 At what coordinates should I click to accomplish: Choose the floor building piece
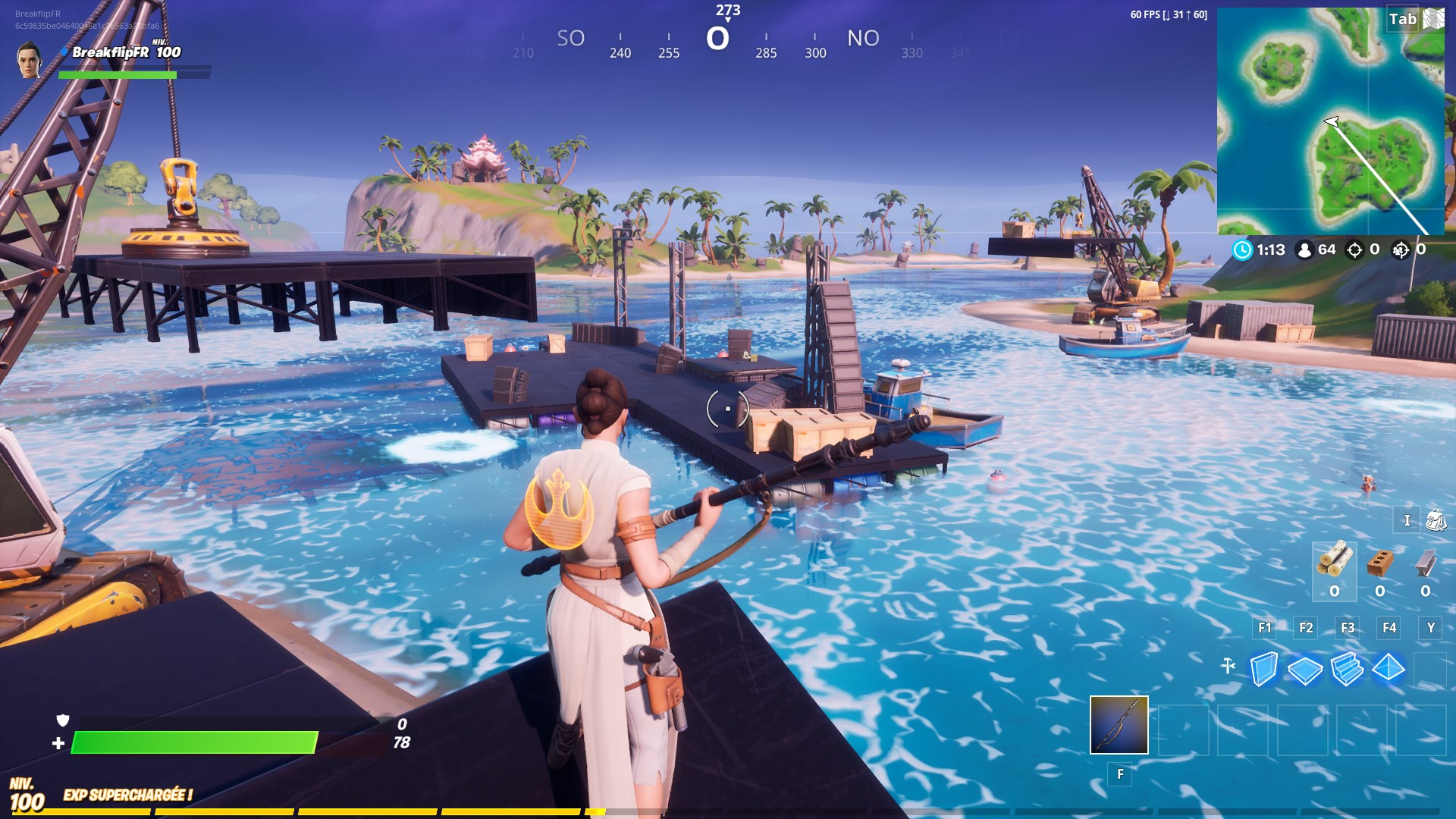[x=1305, y=670]
